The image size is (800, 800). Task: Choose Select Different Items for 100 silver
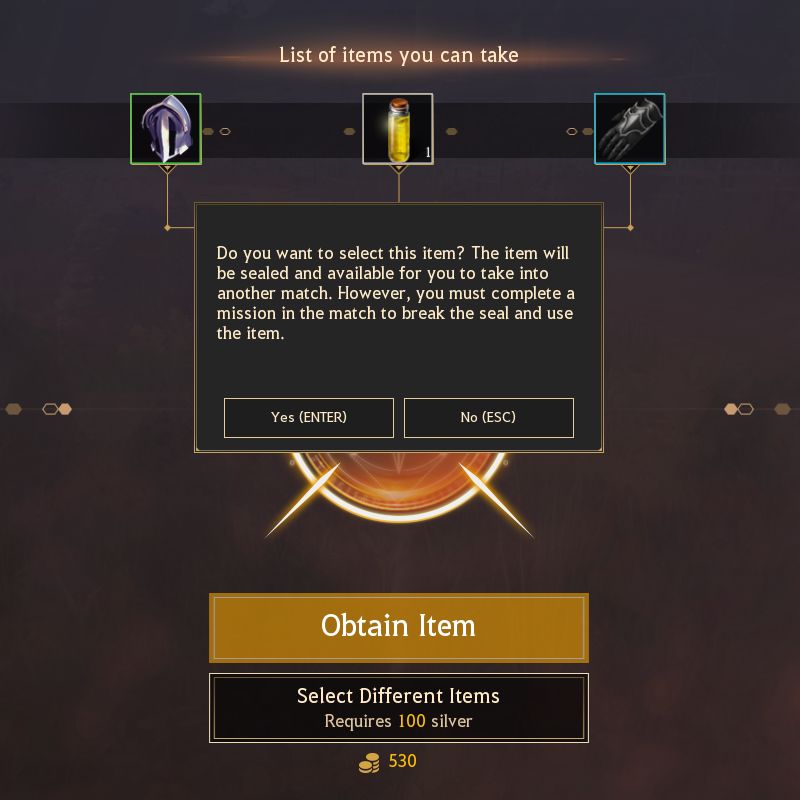click(x=398, y=708)
